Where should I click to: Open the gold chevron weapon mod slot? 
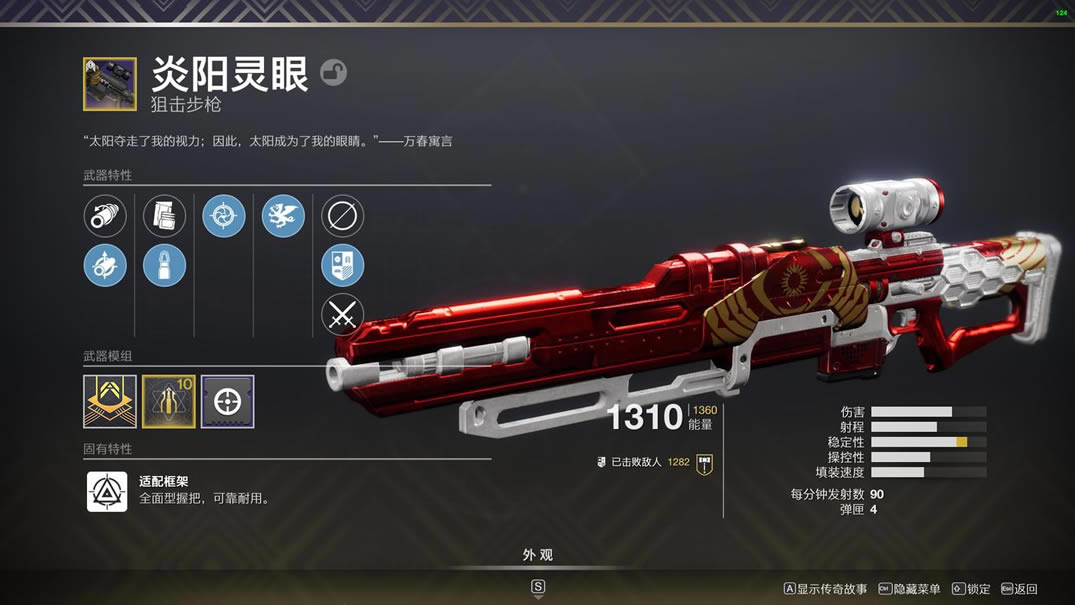(110, 401)
